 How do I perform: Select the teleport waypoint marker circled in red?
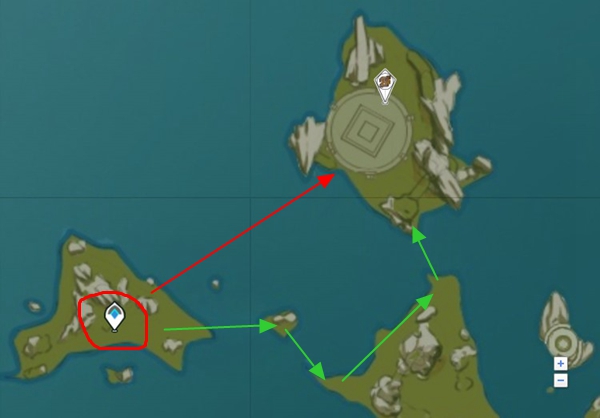click(115, 317)
